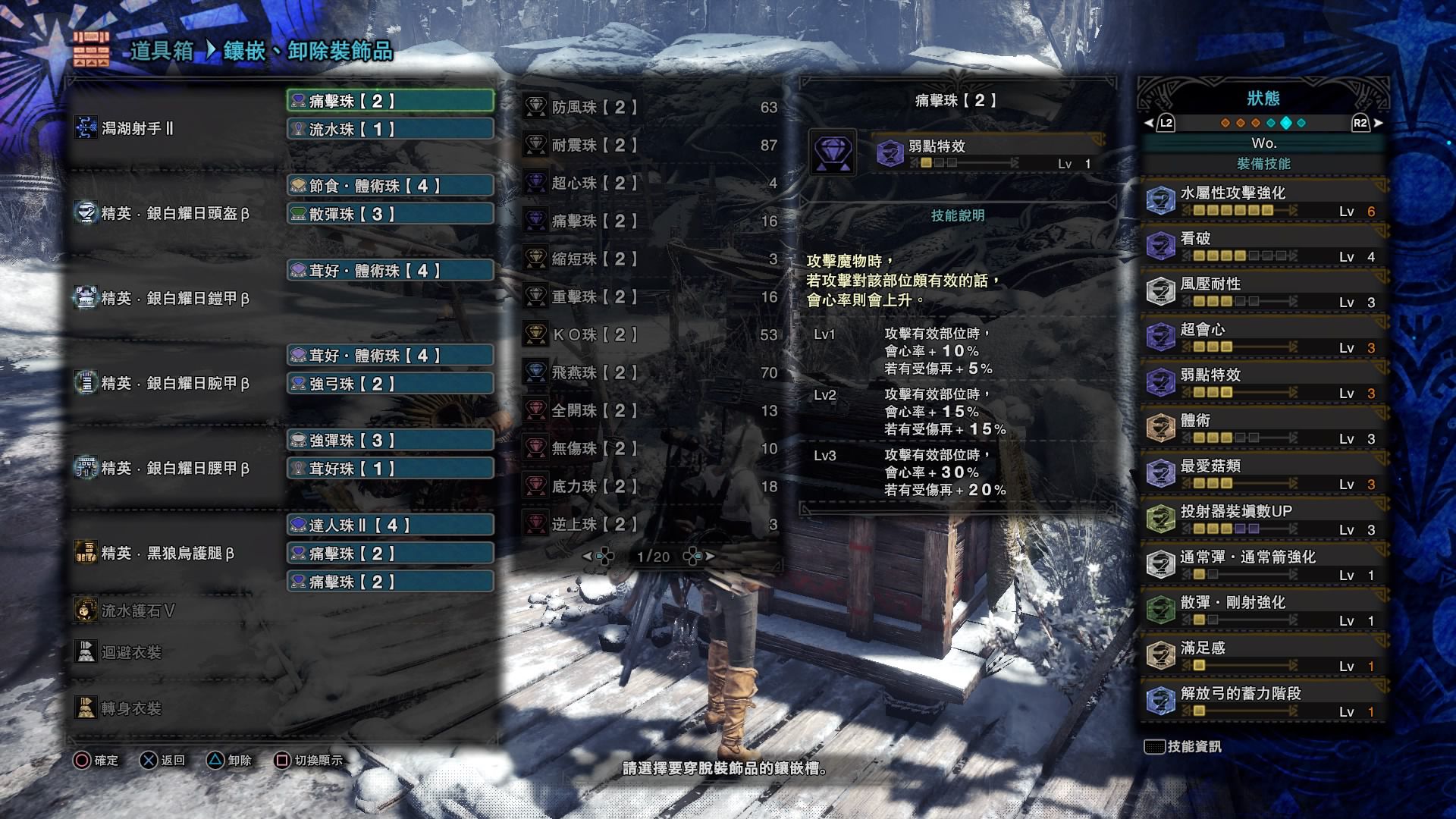Go to the next decoration list page

(710, 557)
